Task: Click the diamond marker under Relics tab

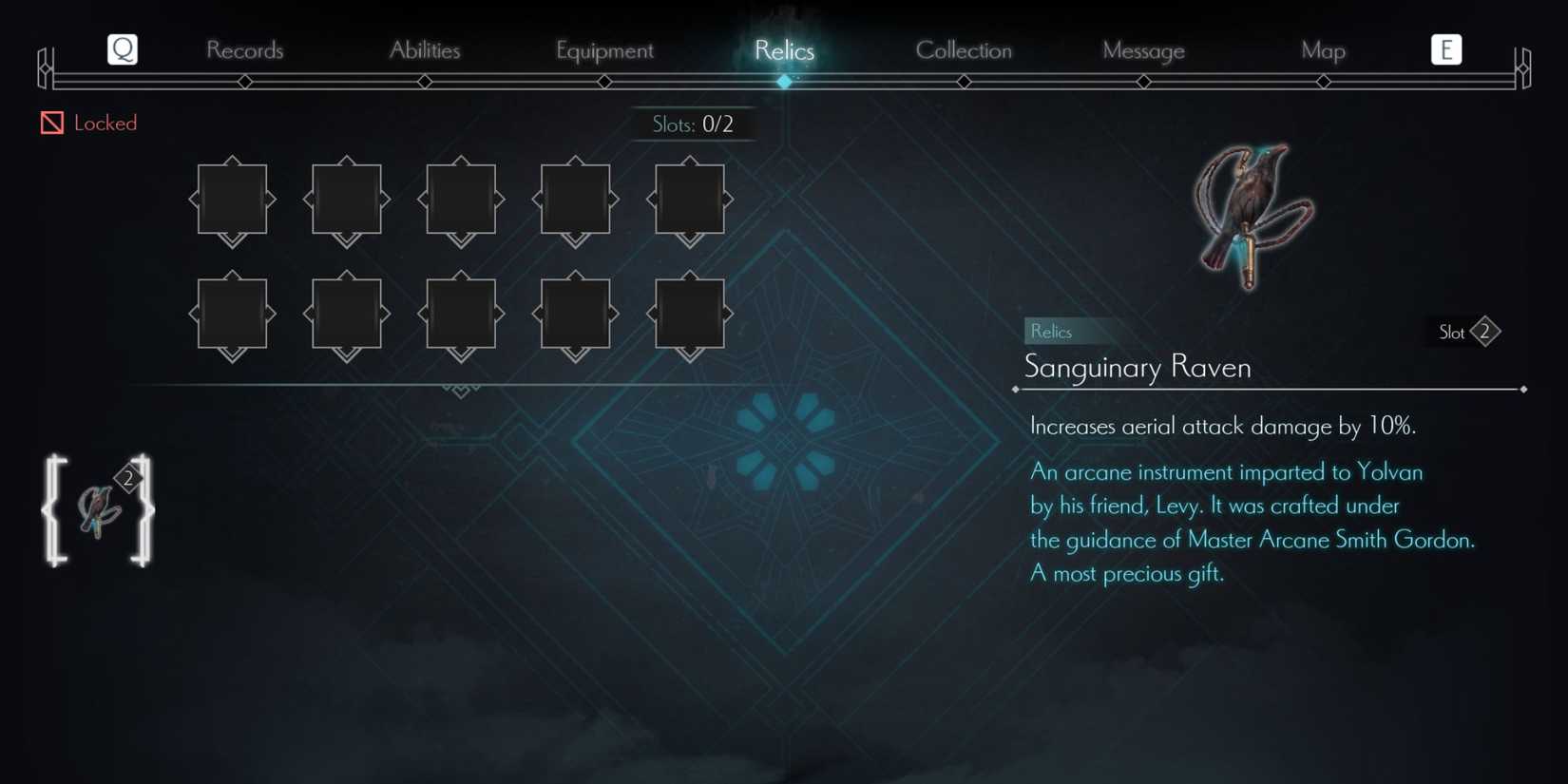Action: click(785, 82)
